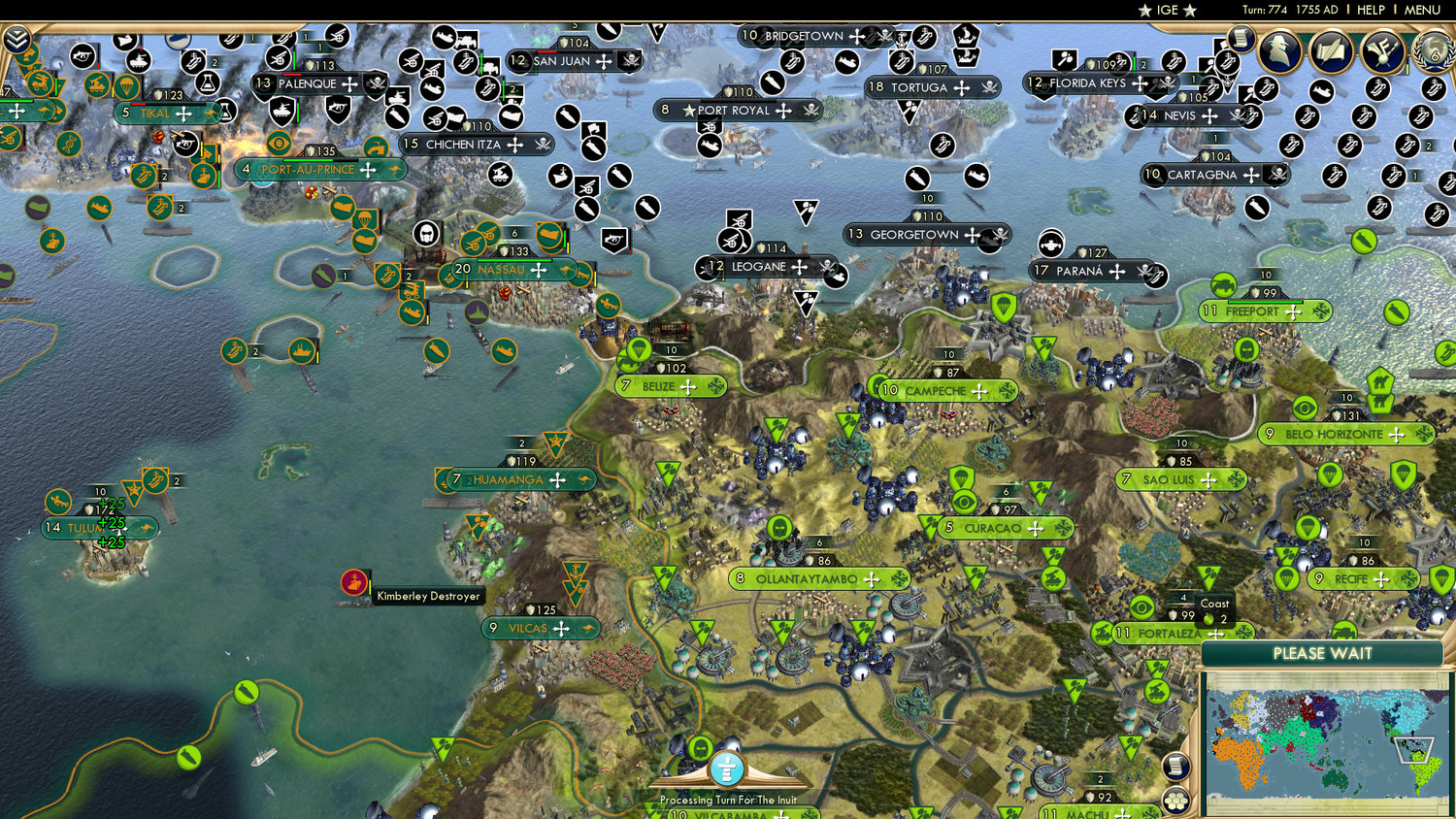Click the pirate flag beside the Port Royal banner
The height and width of the screenshot is (819, 1456).
click(x=813, y=110)
